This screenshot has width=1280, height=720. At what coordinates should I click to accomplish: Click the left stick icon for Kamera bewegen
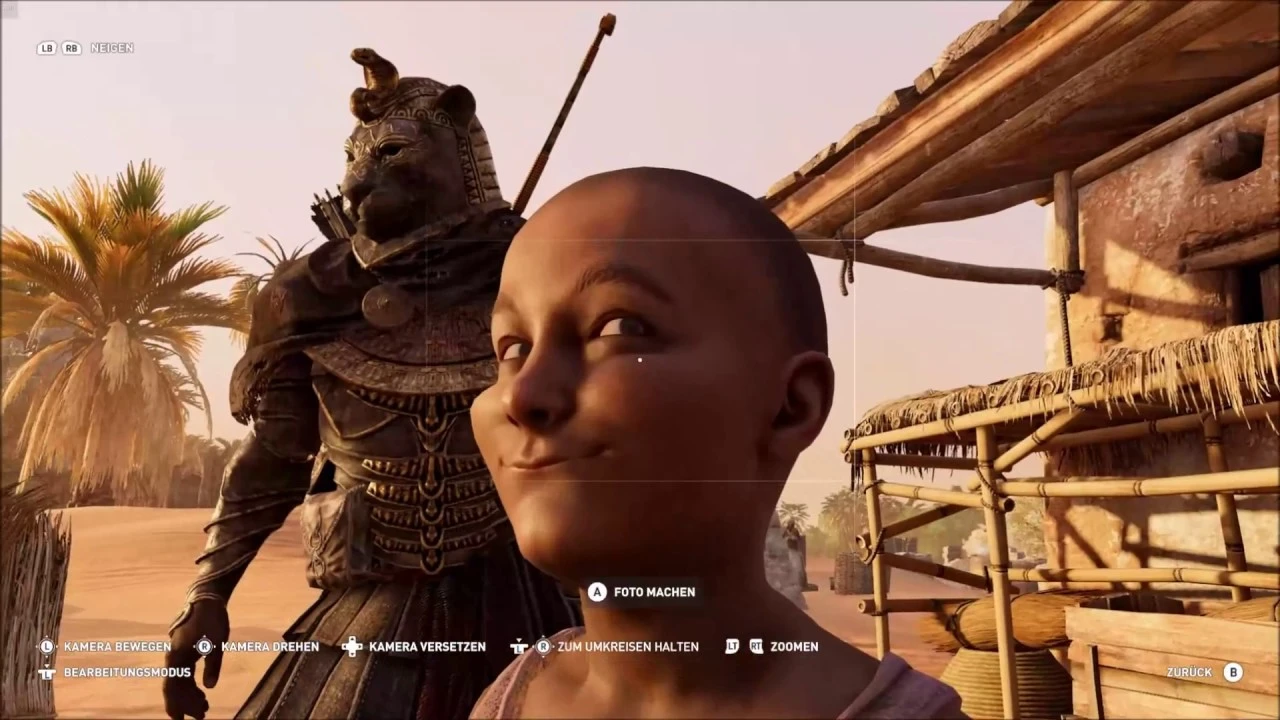coord(46,647)
